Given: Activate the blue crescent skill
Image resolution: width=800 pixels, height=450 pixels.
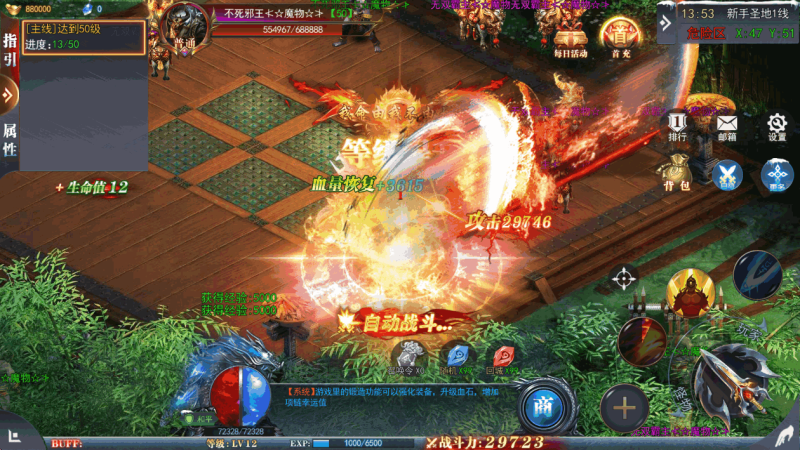Looking at the screenshot, I should point(757,274).
